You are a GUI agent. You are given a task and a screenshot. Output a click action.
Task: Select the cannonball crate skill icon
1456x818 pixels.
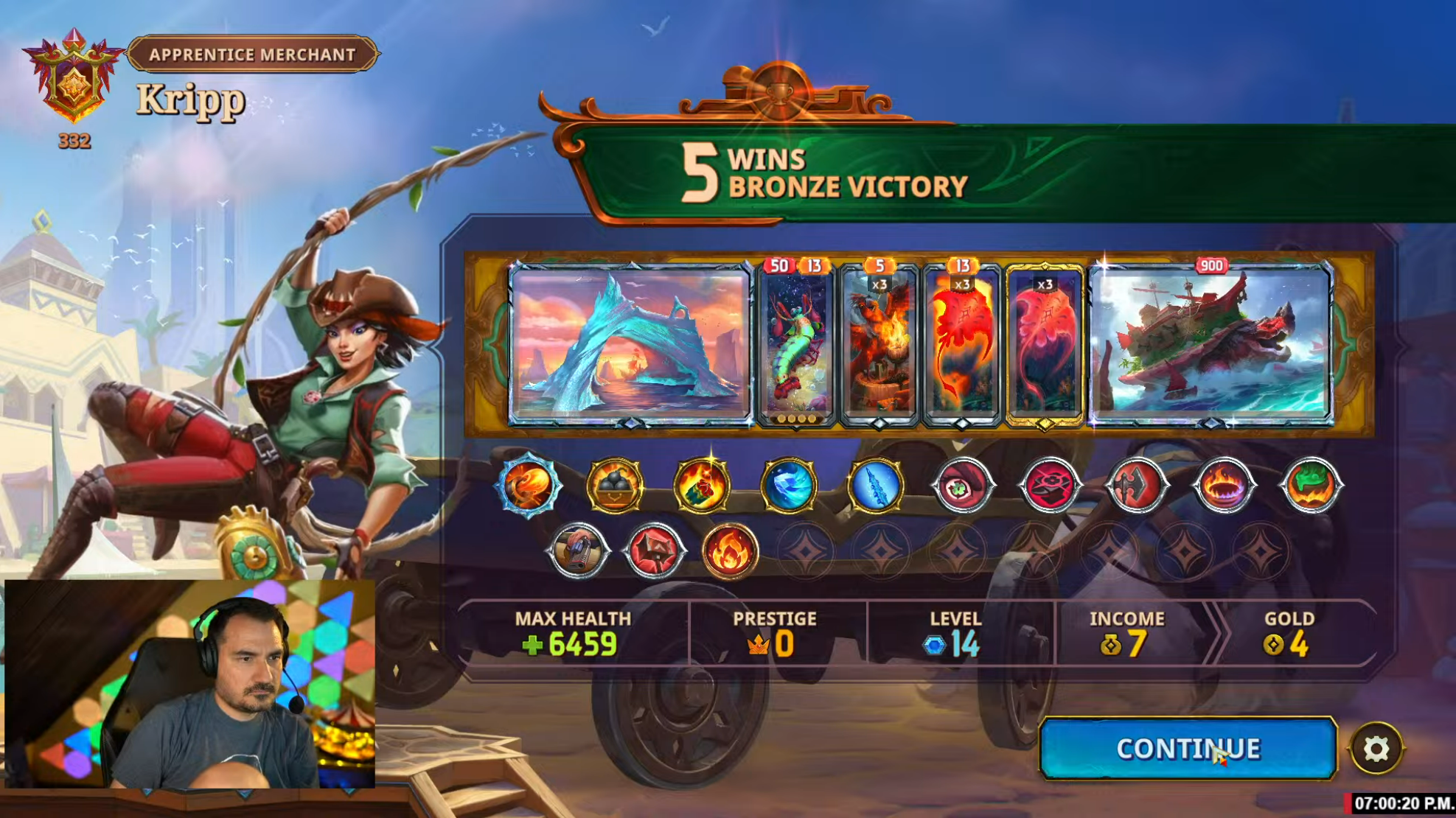[614, 486]
